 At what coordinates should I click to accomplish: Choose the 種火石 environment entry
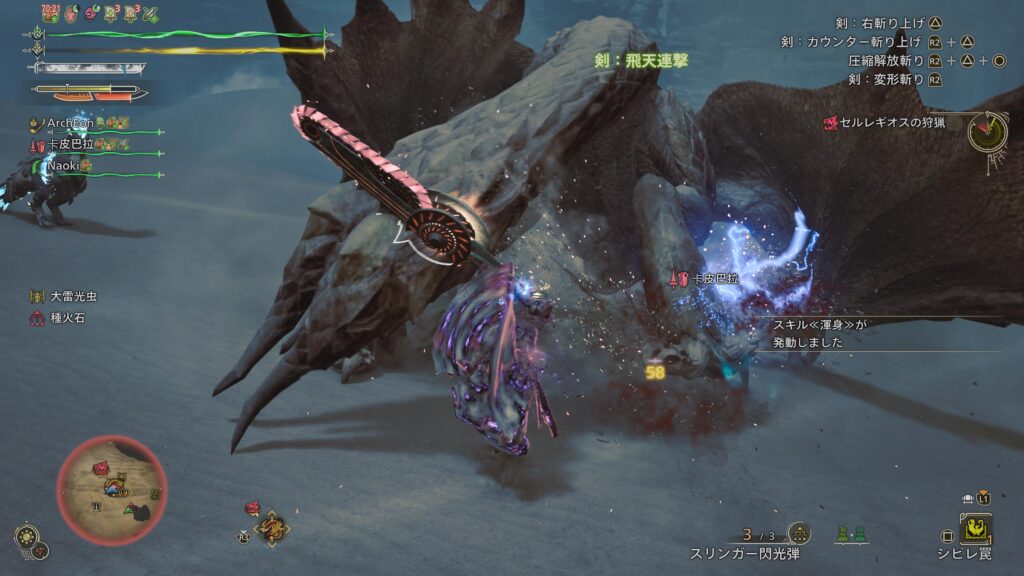point(68,318)
